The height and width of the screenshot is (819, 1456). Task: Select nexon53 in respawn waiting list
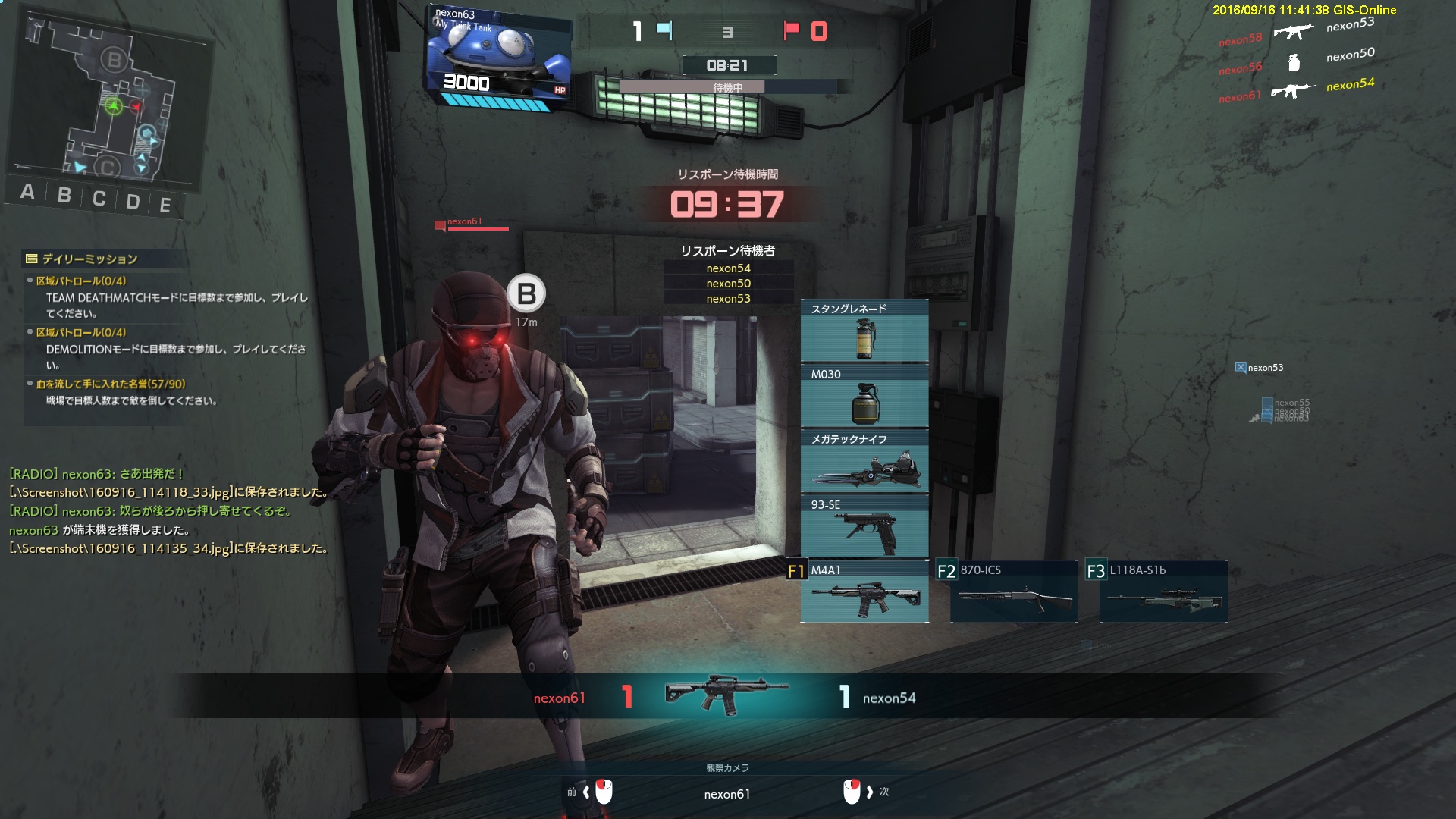[x=728, y=299]
